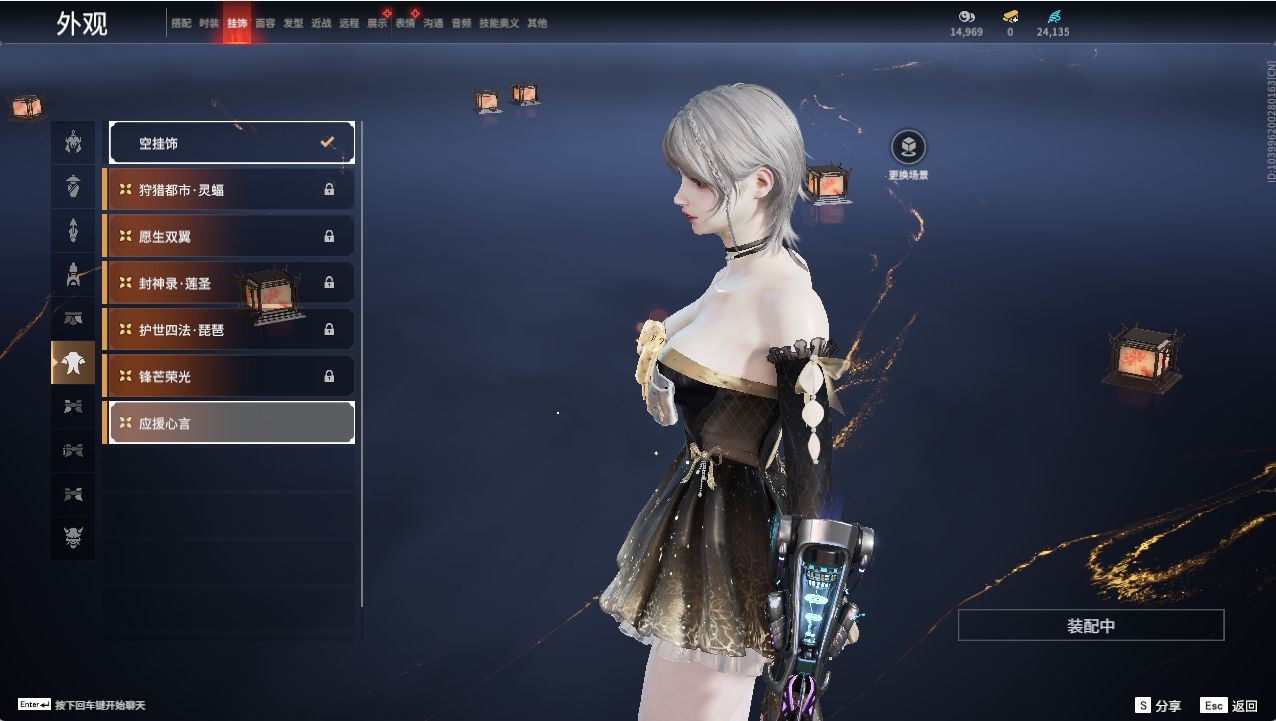Image resolution: width=1276 pixels, height=721 pixels.
Task: Switch to the 技能奥义 tab
Action: (499, 23)
